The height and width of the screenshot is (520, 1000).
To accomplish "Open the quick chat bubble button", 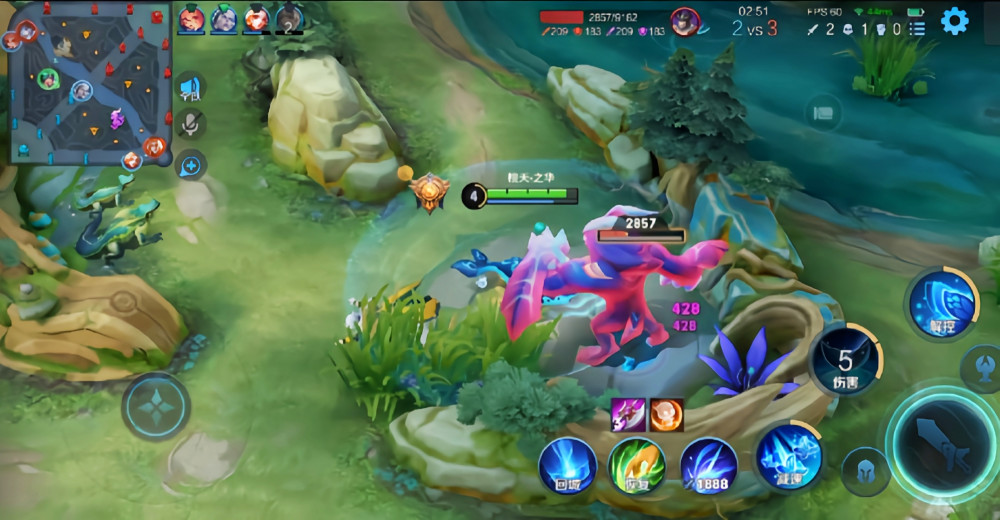I will pos(190,164).
